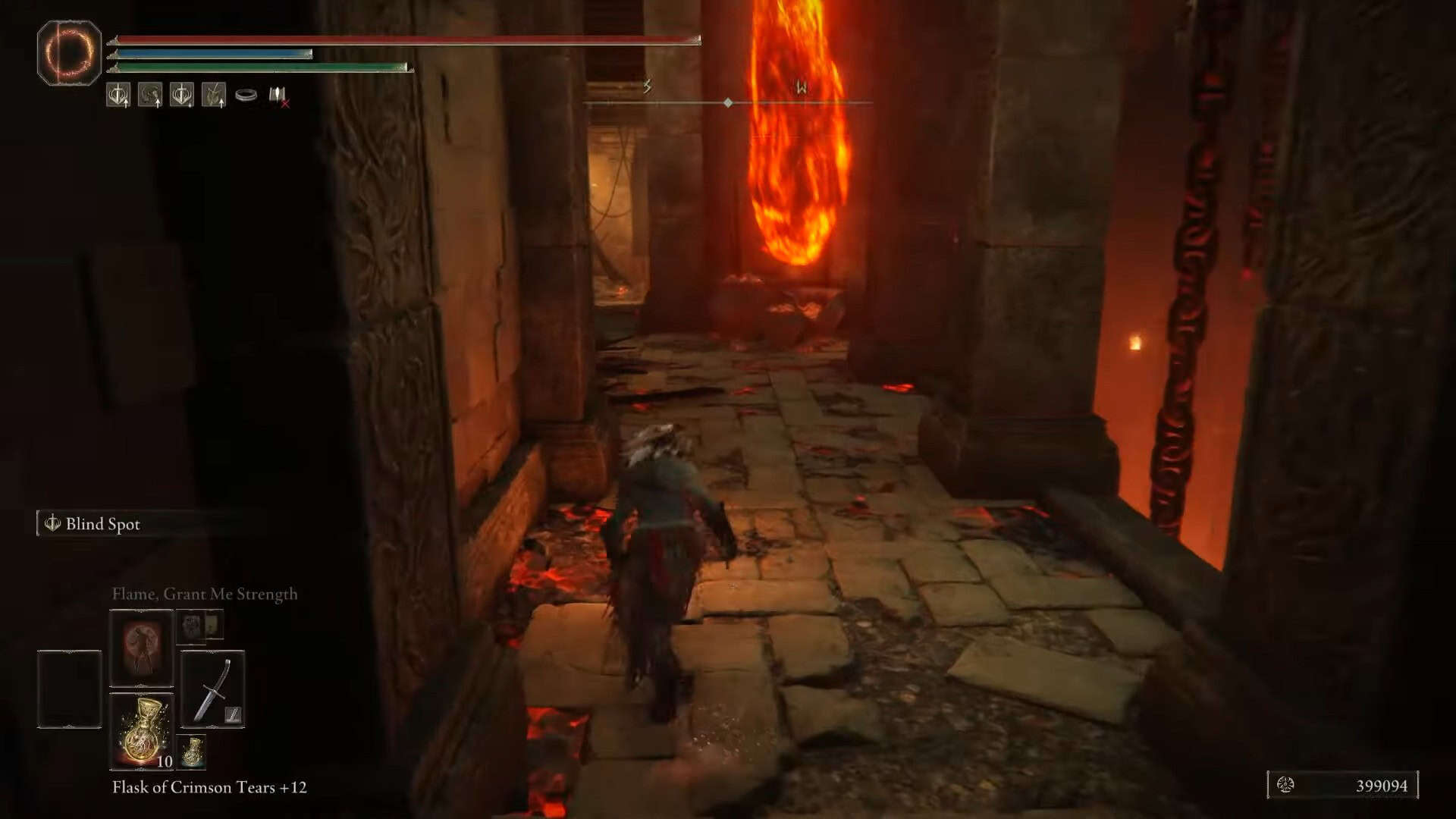Click the empty left-hand armament slot
Screen dimensions: 1456x819
(x=69, y=689)
